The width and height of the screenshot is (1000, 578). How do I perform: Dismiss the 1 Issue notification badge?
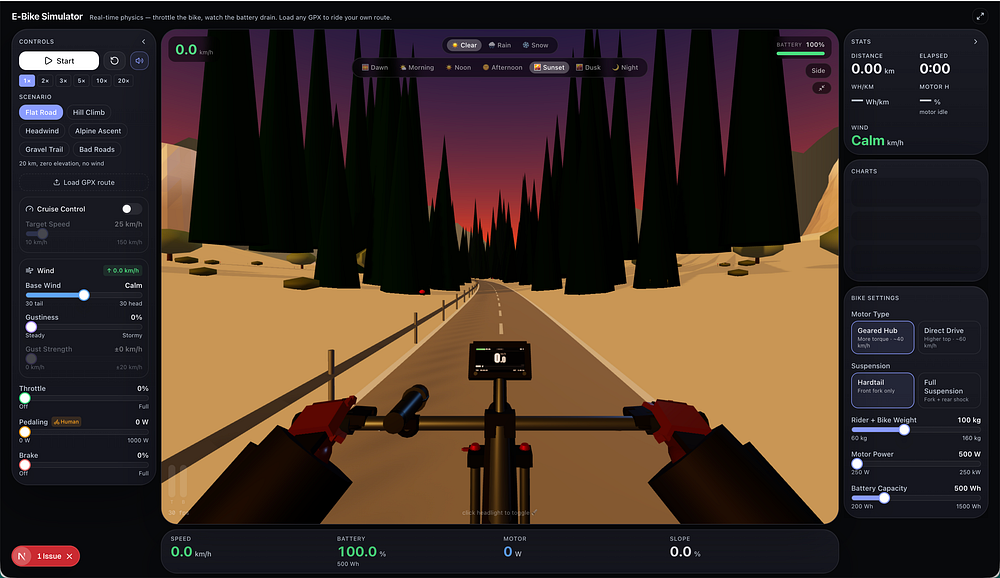coord(69,556)
